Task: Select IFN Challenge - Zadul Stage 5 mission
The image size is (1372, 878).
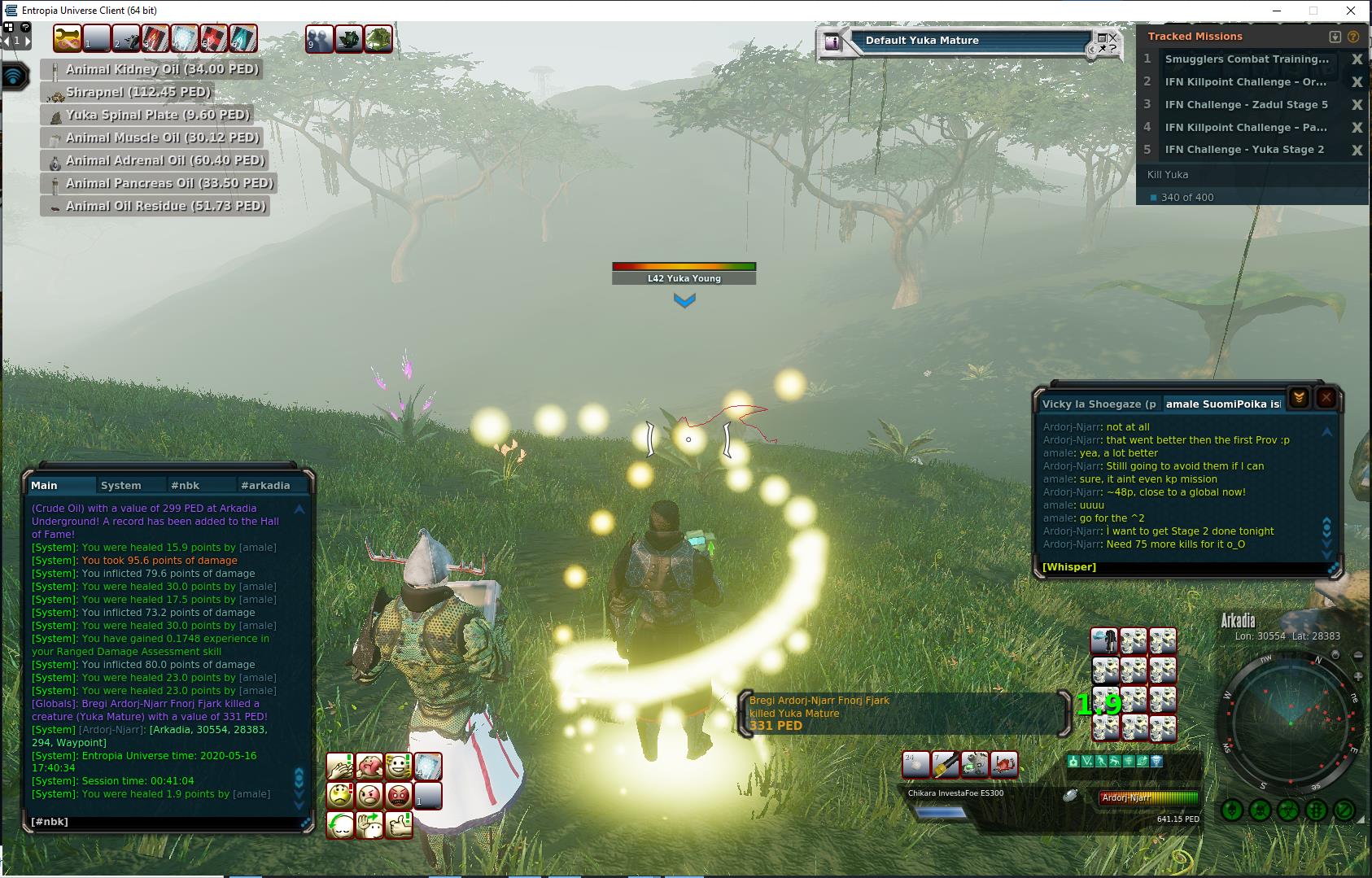Action: click(x=1246, y=104)
